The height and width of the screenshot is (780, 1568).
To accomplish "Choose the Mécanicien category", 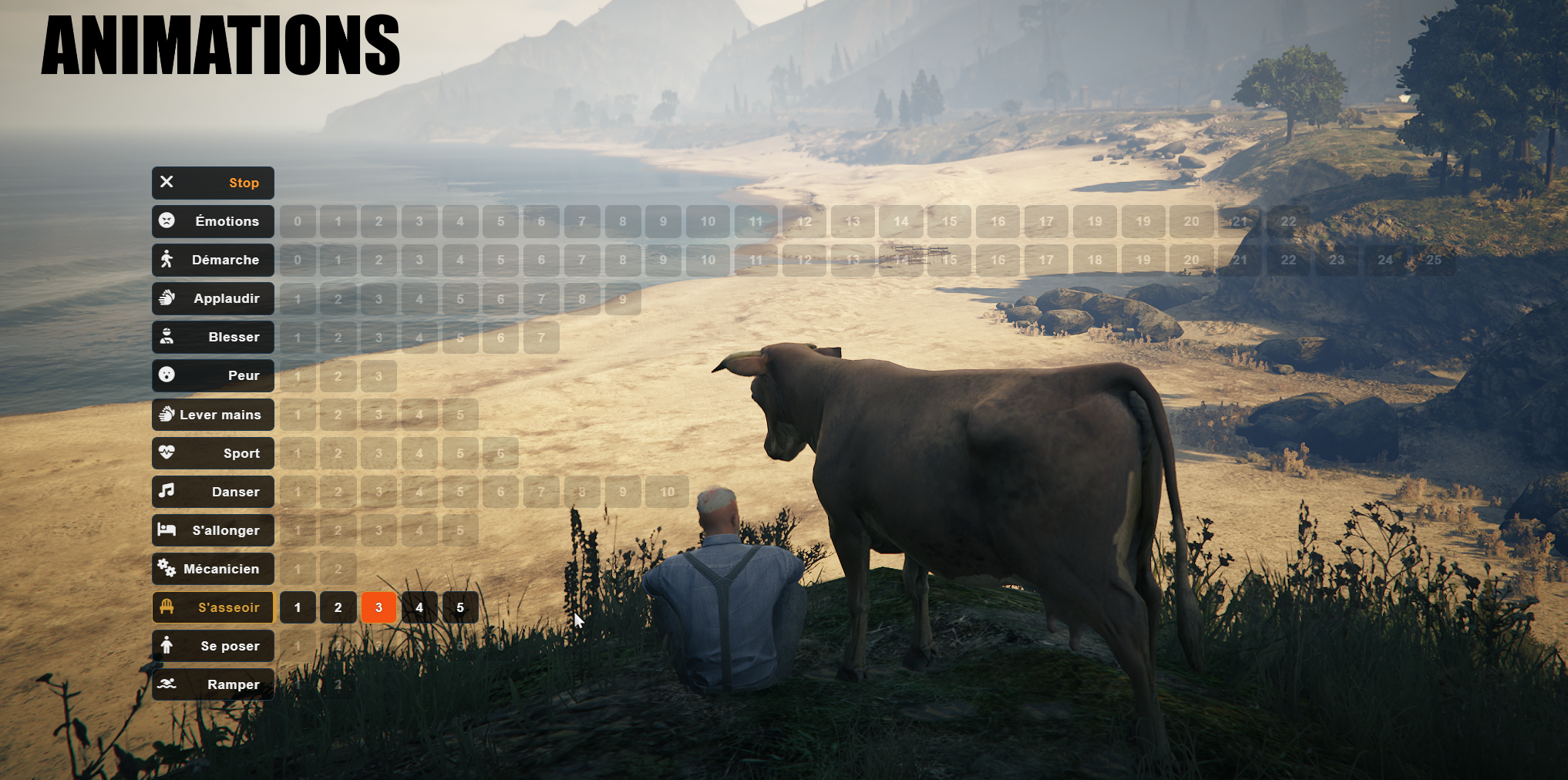I will pyautogui.click(x=213, y=569).
